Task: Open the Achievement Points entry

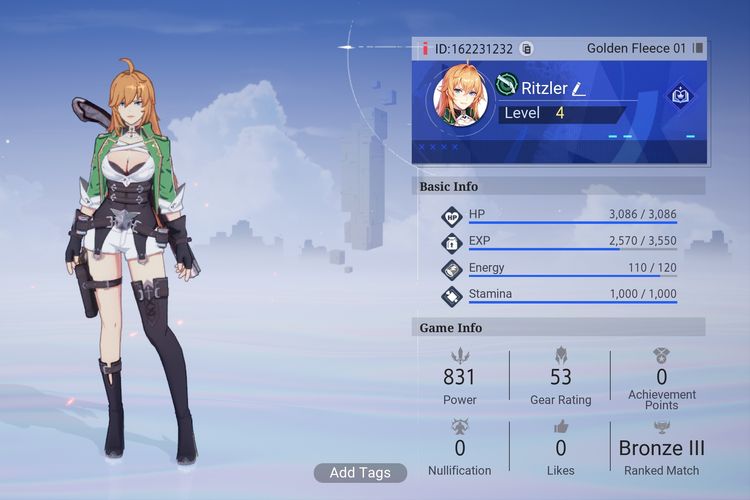Action: [661, 378]
